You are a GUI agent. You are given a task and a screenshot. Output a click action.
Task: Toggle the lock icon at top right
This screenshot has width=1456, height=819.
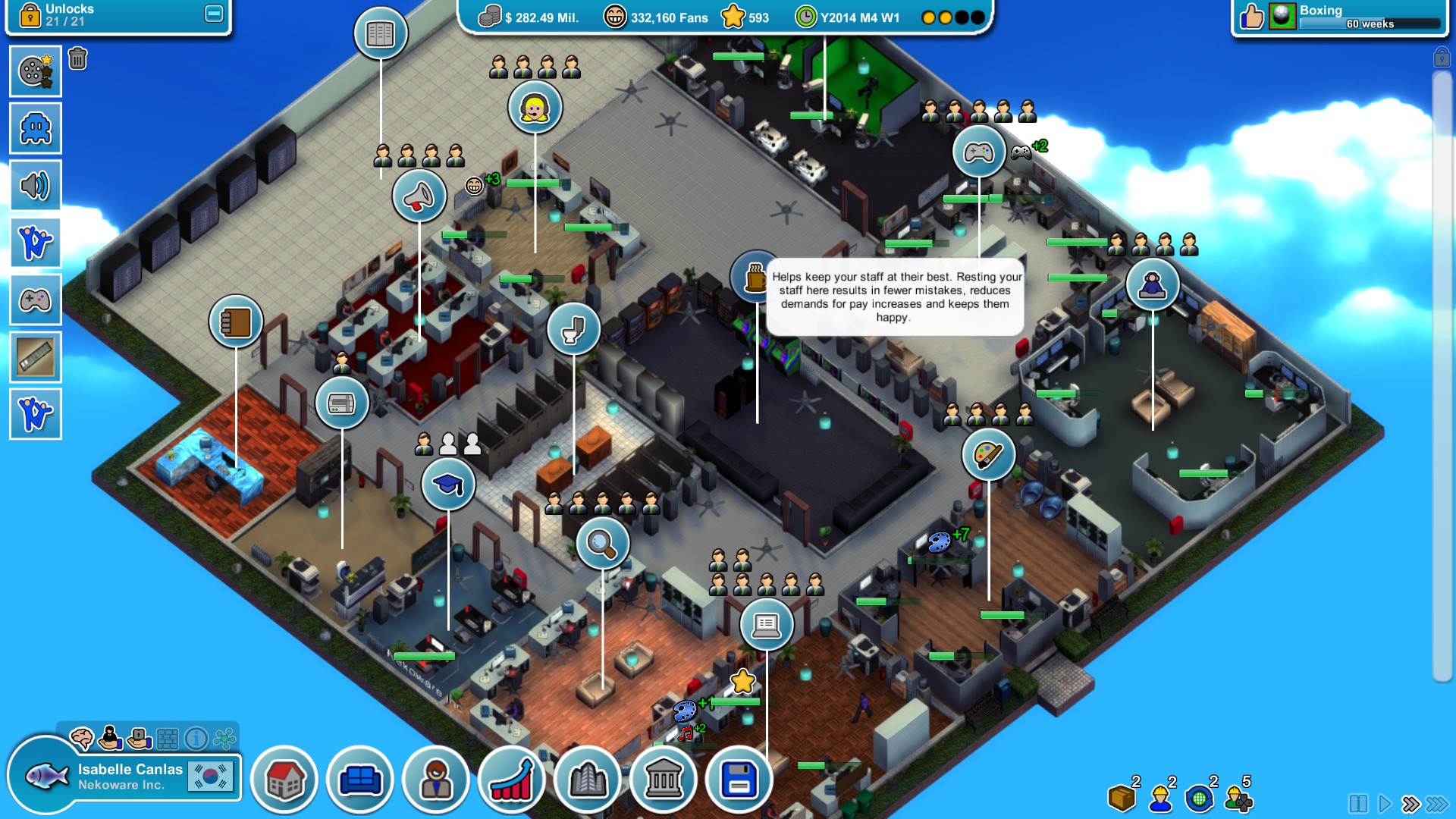click(1442, 58)
